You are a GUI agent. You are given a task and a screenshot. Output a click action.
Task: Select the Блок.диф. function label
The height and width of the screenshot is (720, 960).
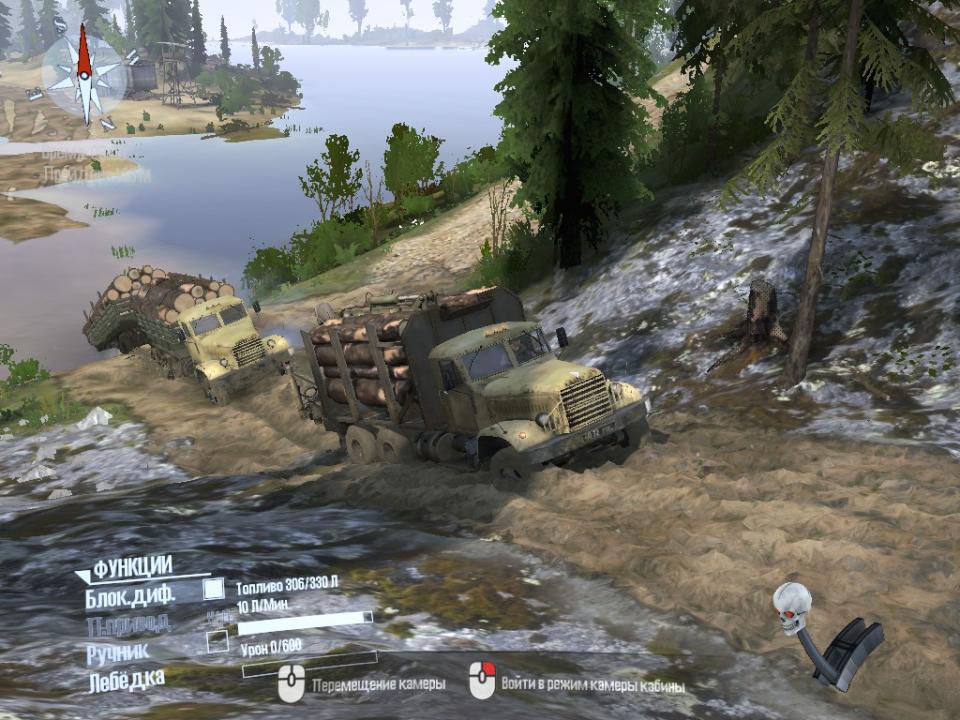[x=130, y=596]
